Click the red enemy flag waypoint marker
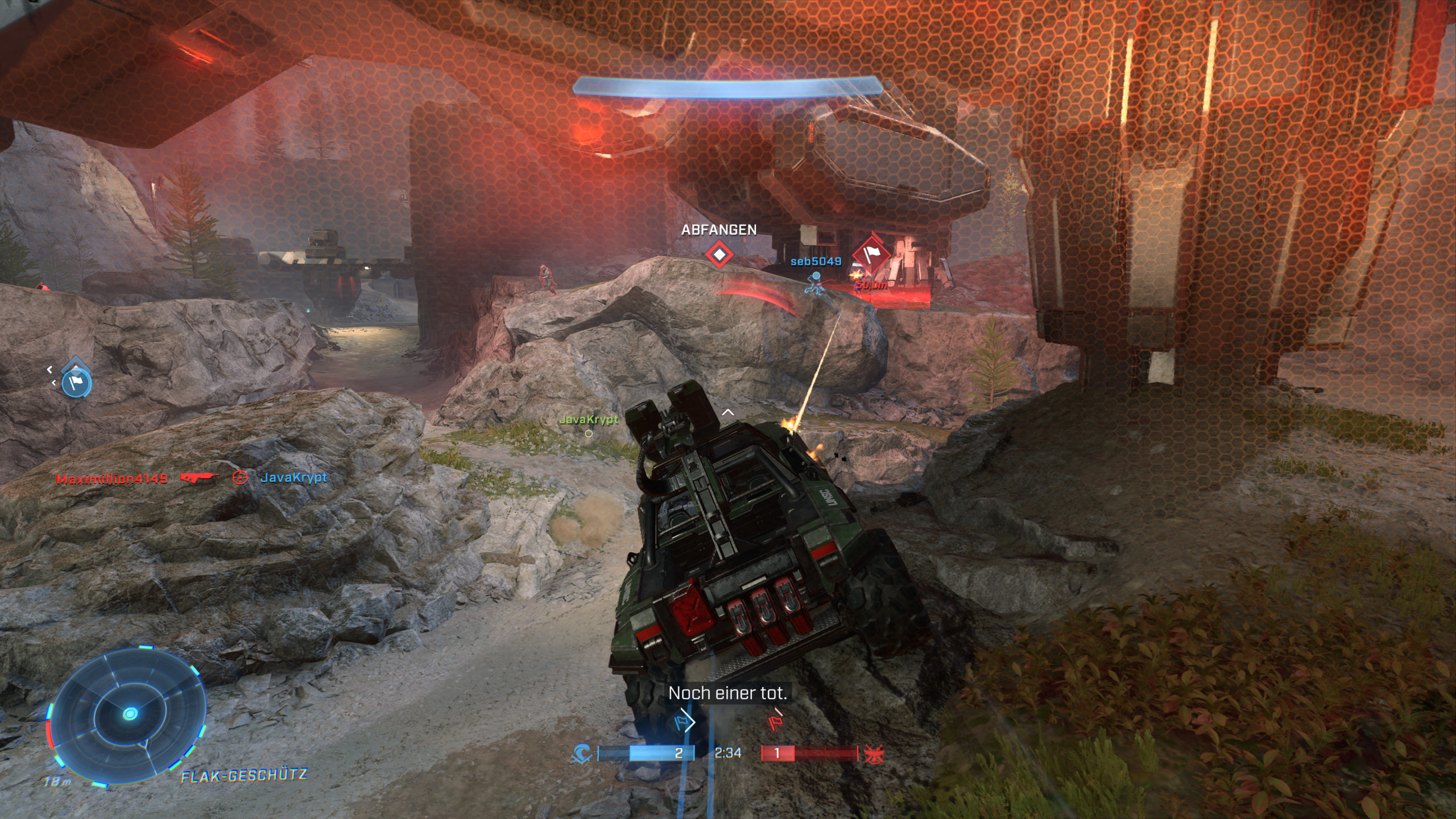The height and width of the screenshot is (819, 1456). (869, 254)
